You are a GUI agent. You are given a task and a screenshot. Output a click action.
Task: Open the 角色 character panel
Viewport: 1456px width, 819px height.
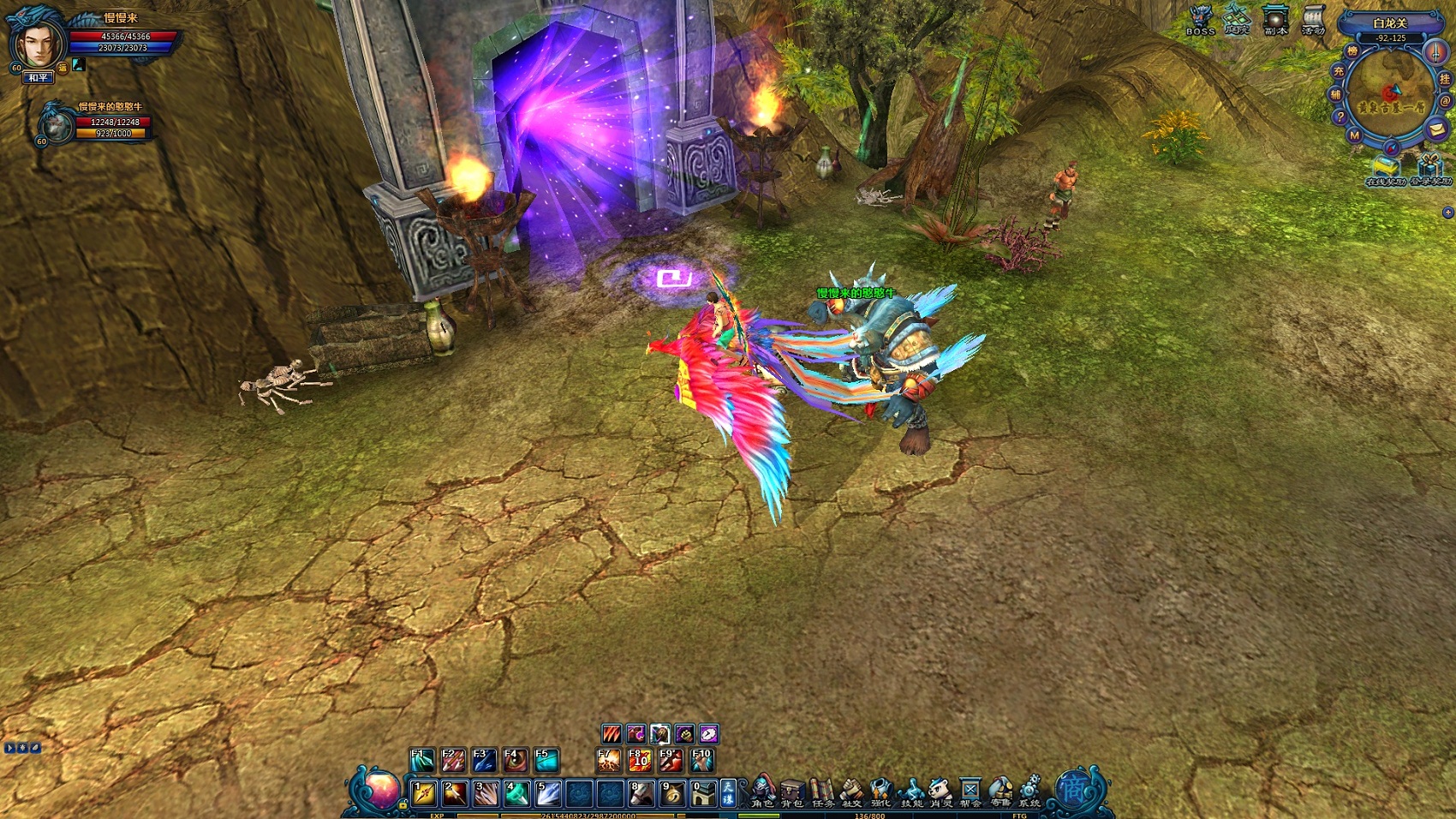tap(762, 792)
